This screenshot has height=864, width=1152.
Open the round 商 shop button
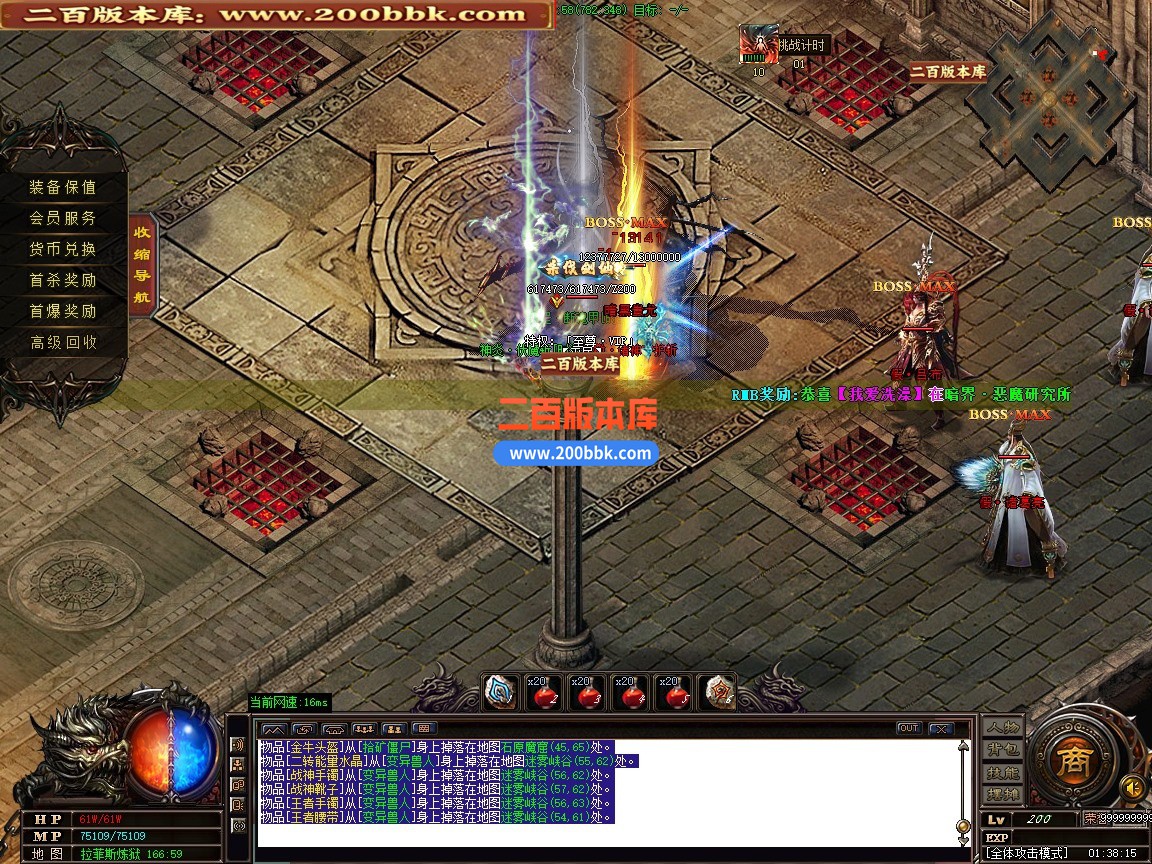point(1074,759)
